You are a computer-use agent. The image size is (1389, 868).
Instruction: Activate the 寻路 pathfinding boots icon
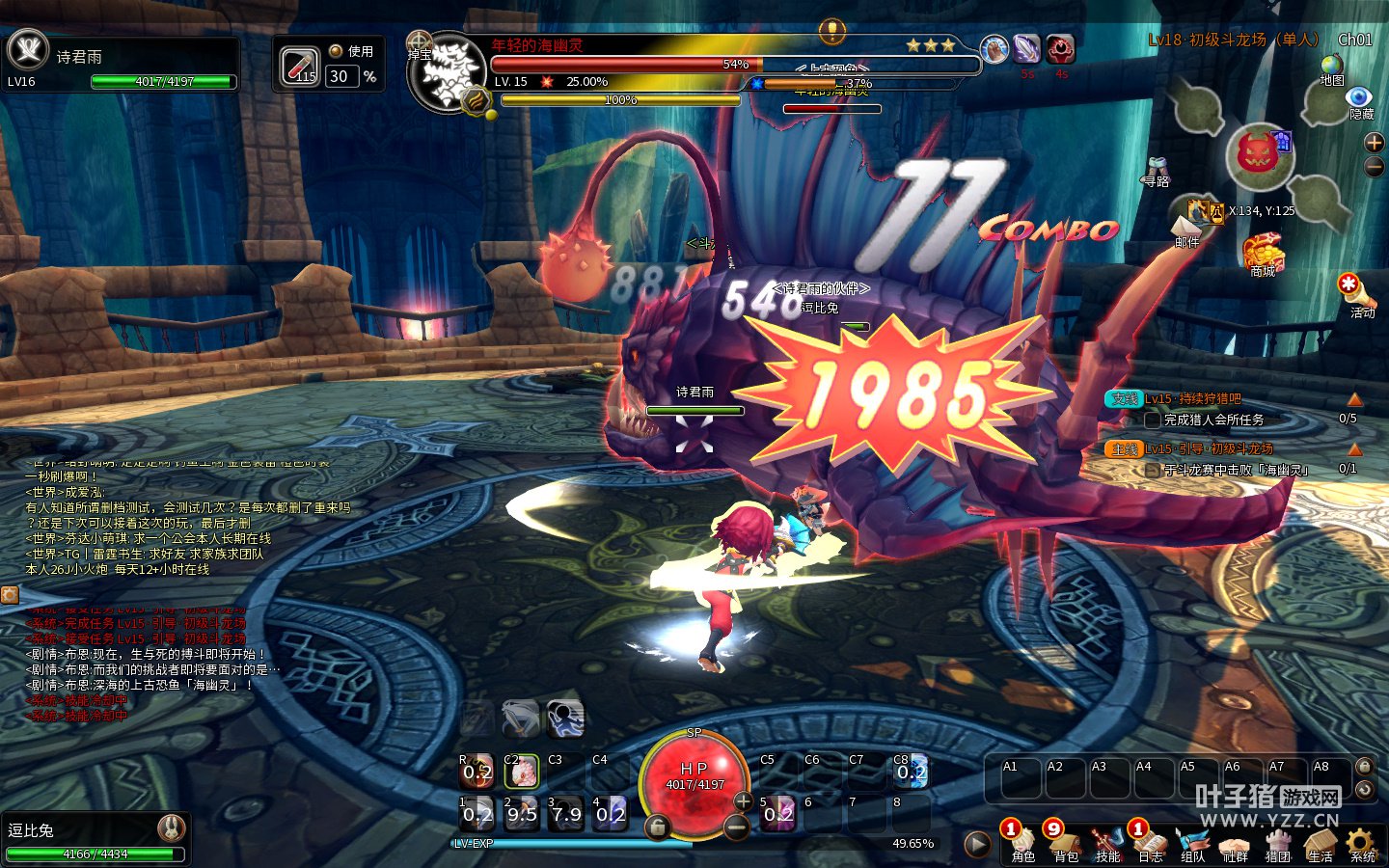[x=1157, y=170]
